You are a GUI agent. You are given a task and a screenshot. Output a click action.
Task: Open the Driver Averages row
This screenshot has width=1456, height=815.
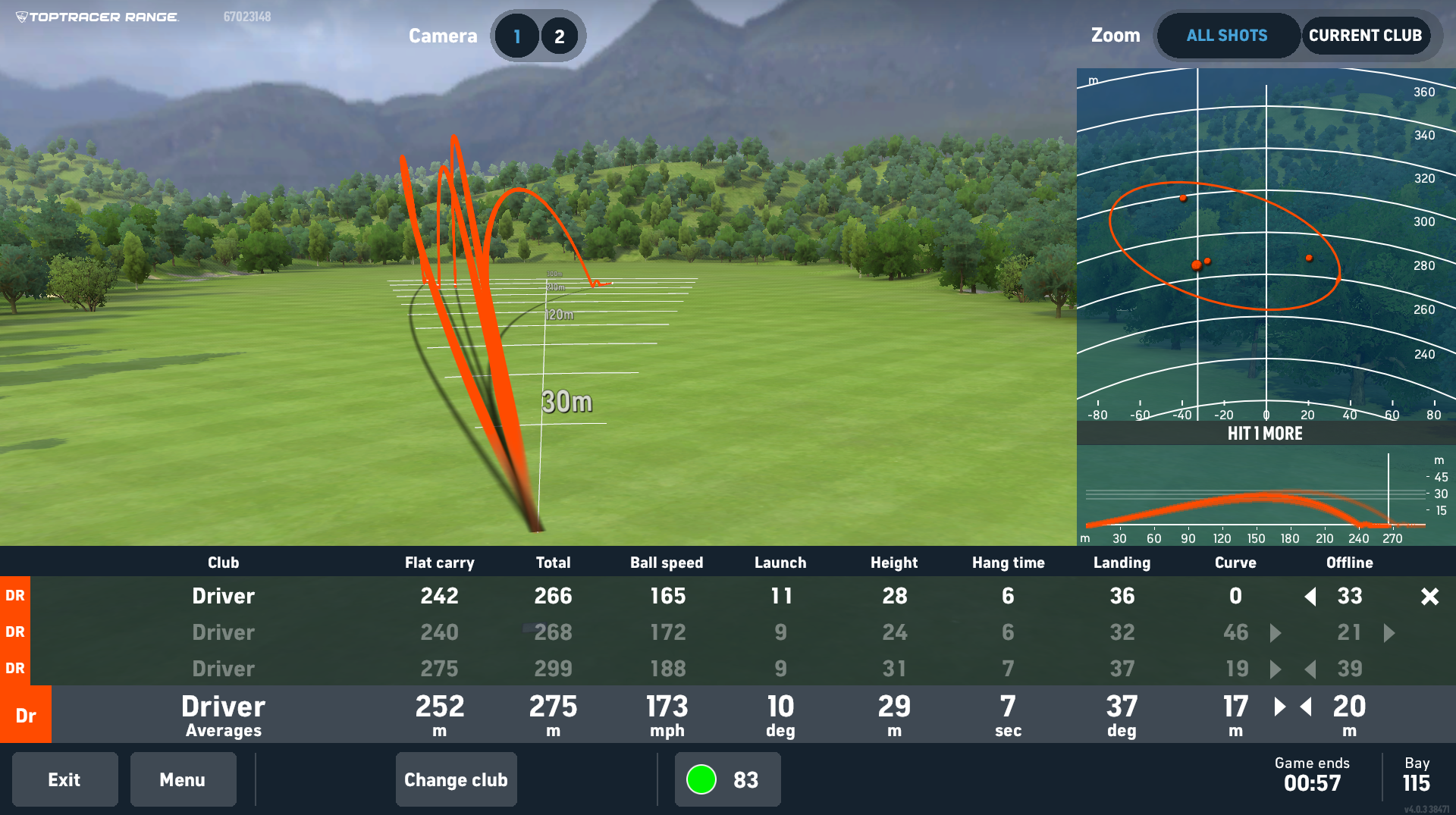tap(223, 714)
